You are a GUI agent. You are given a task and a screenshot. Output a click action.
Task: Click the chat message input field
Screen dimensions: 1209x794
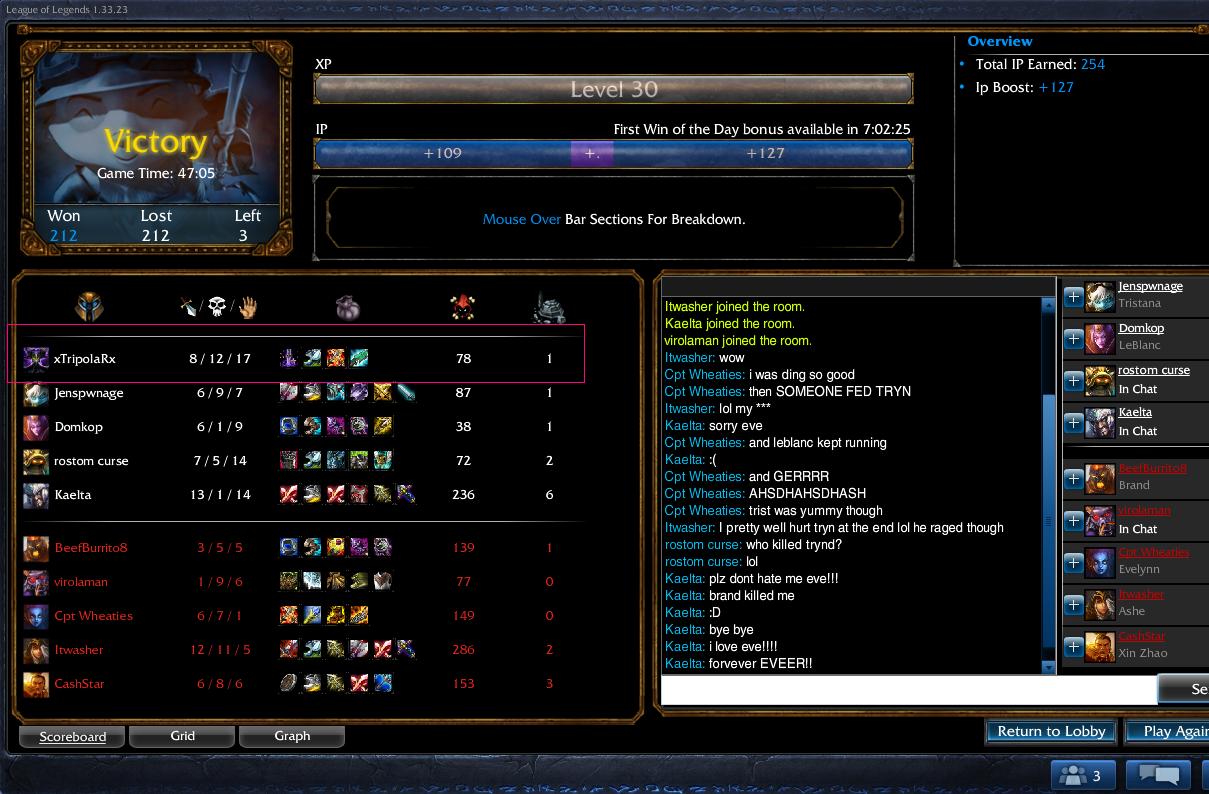click(908, 690)
